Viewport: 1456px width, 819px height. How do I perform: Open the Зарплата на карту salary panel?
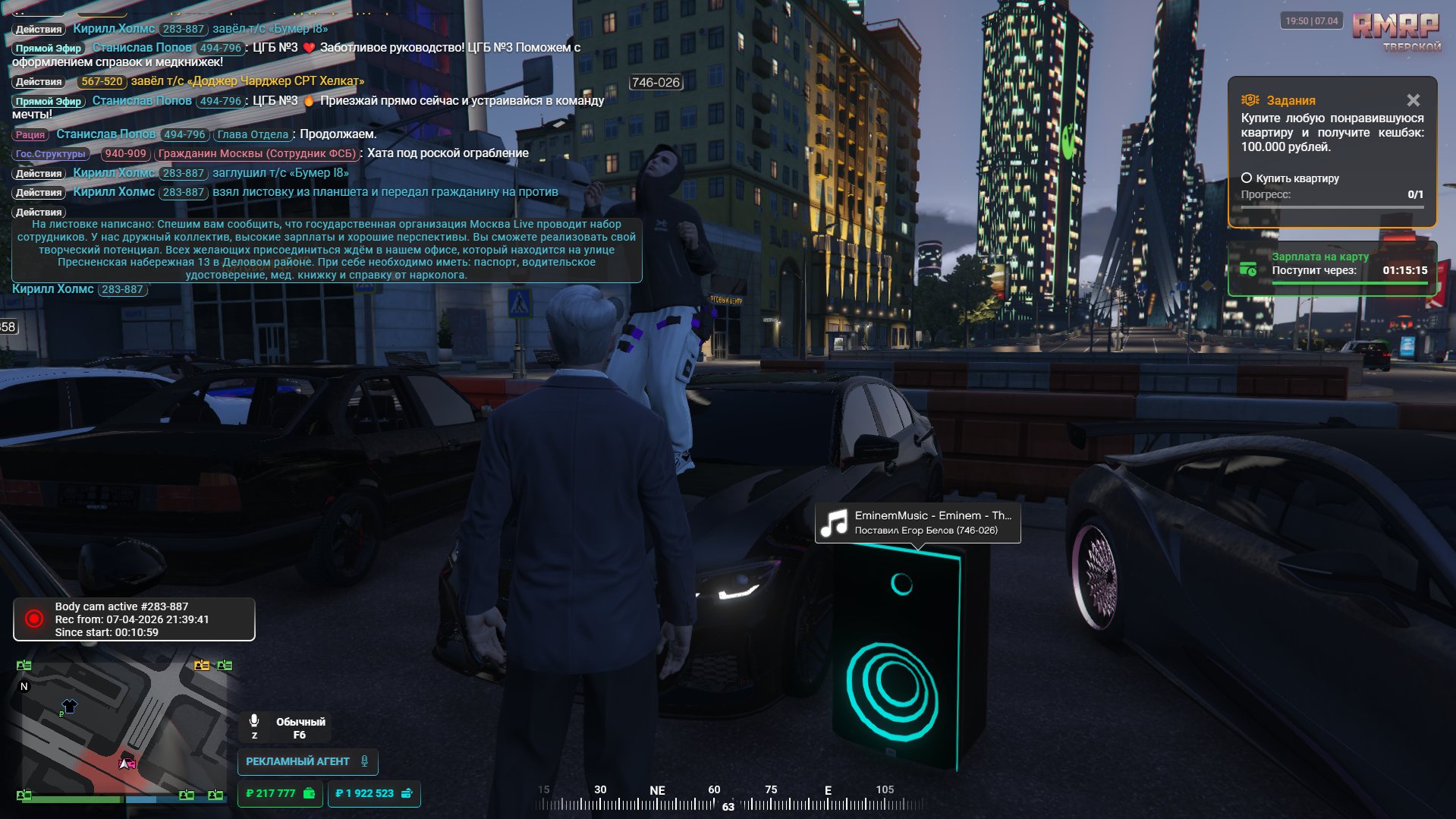[x=1332, y=269]
